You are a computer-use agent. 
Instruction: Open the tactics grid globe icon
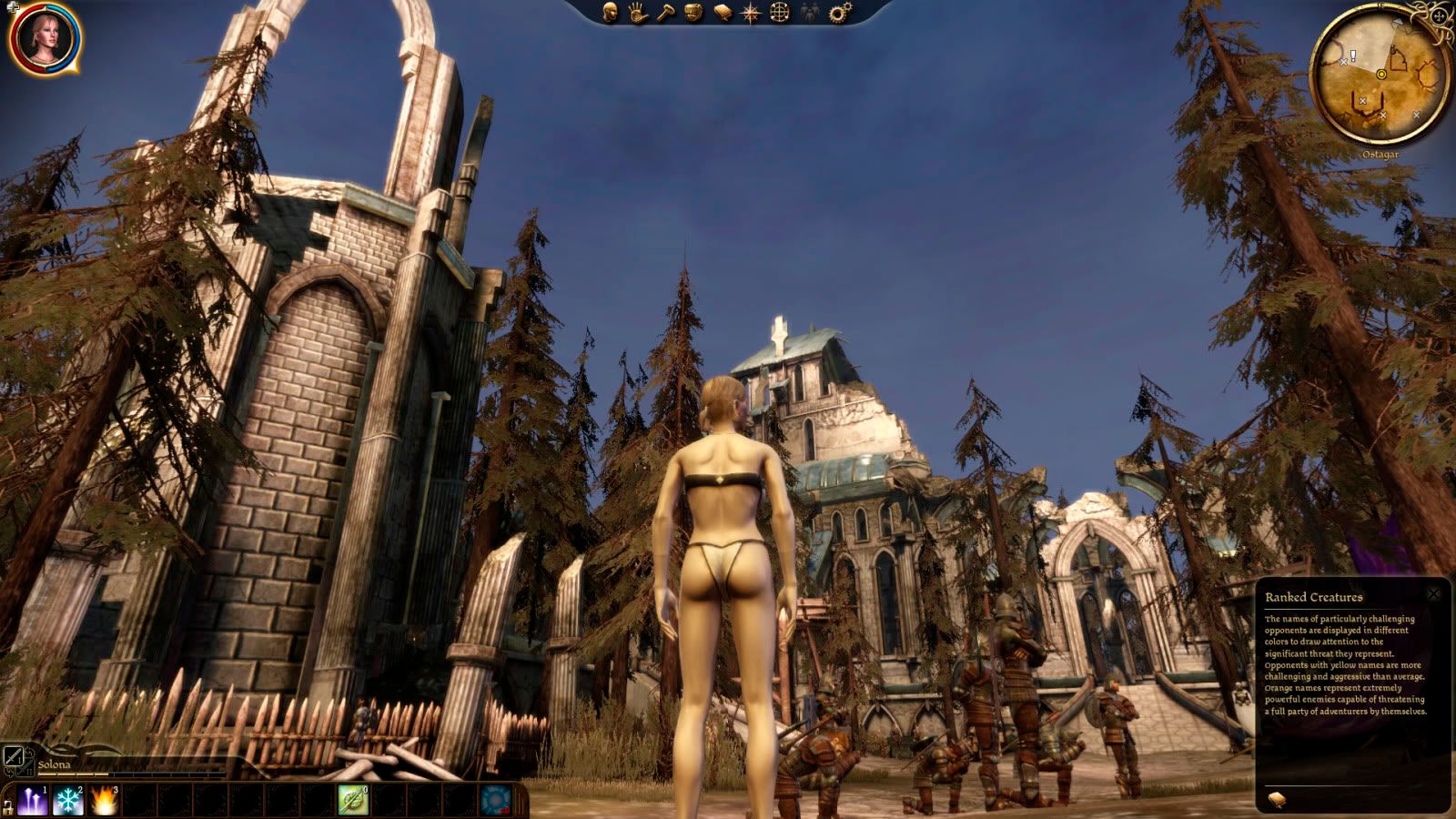click(780, 13)
